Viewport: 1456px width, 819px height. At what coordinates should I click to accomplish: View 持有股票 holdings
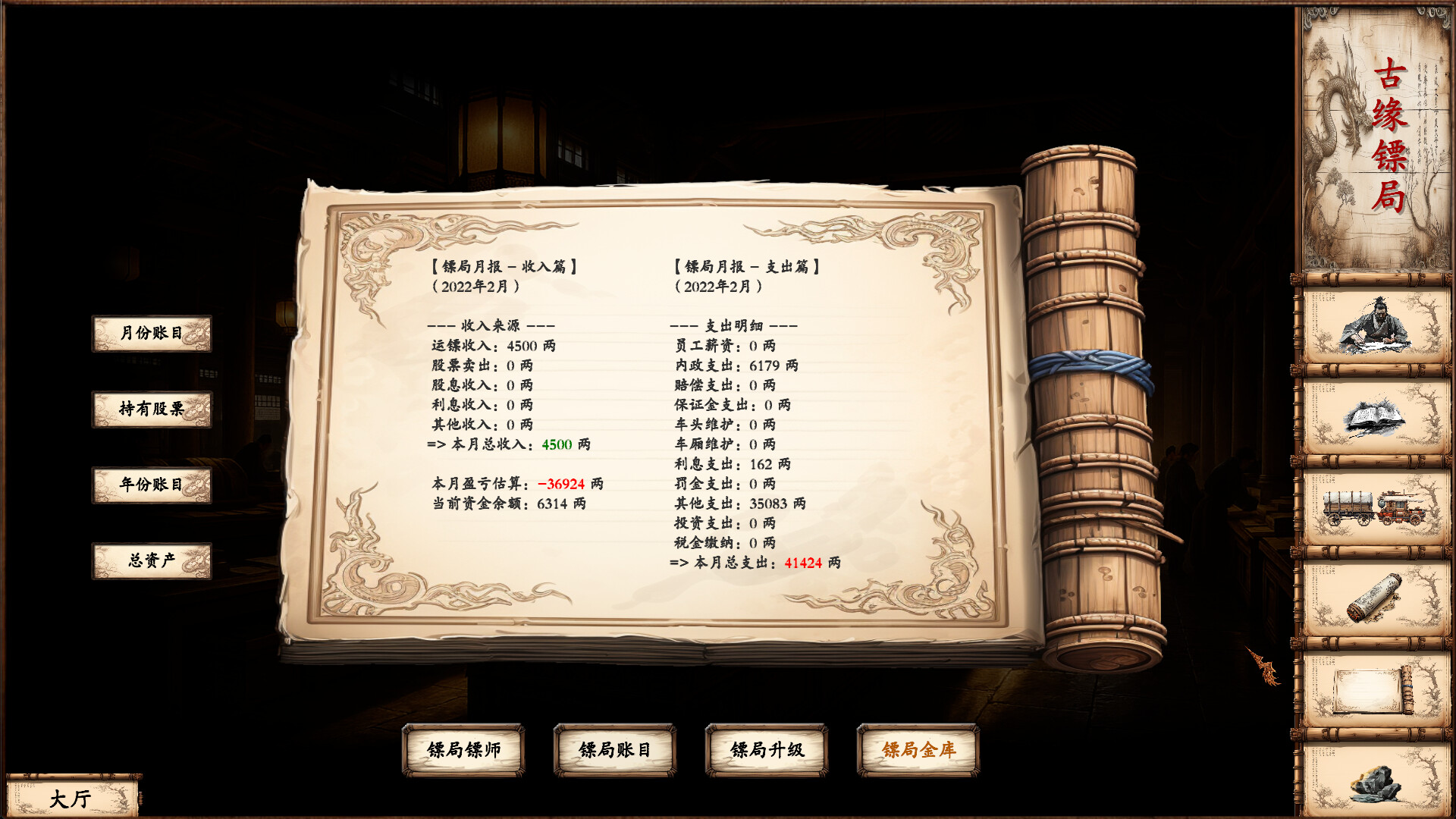[152, 408]
